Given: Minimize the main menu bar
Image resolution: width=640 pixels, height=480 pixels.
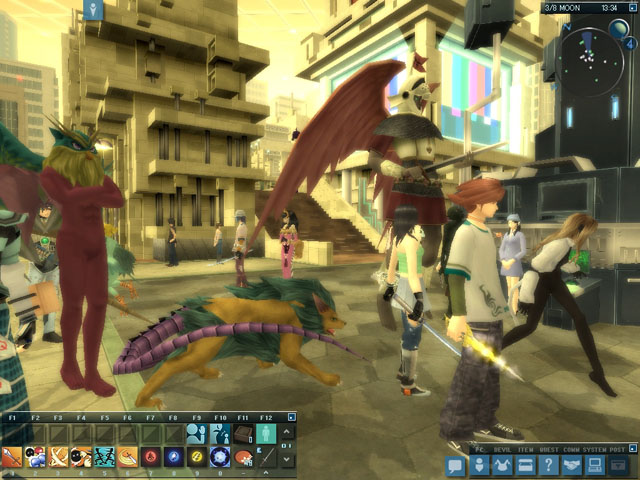Looking at the screenshot, I should (630, 450).
